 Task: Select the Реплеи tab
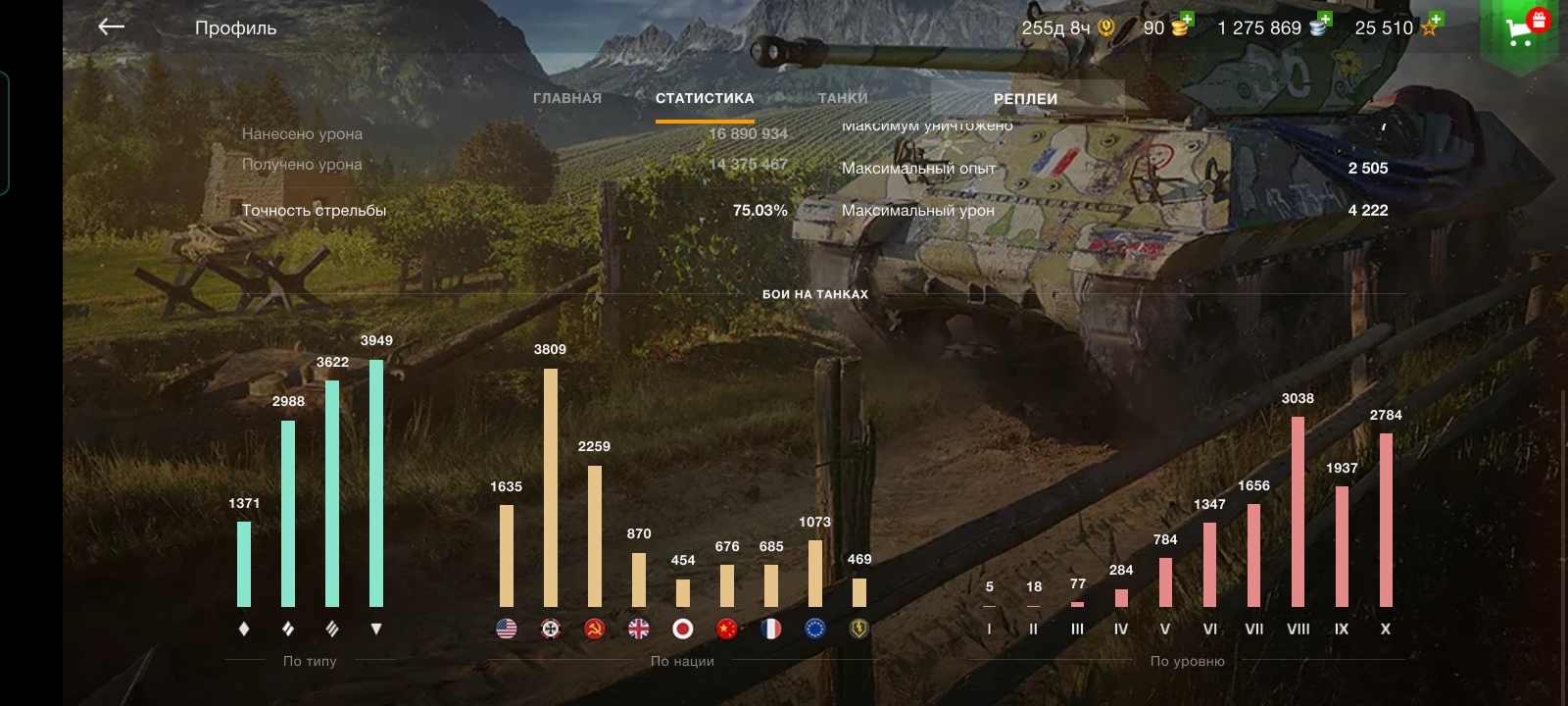tap(1025, 98)
